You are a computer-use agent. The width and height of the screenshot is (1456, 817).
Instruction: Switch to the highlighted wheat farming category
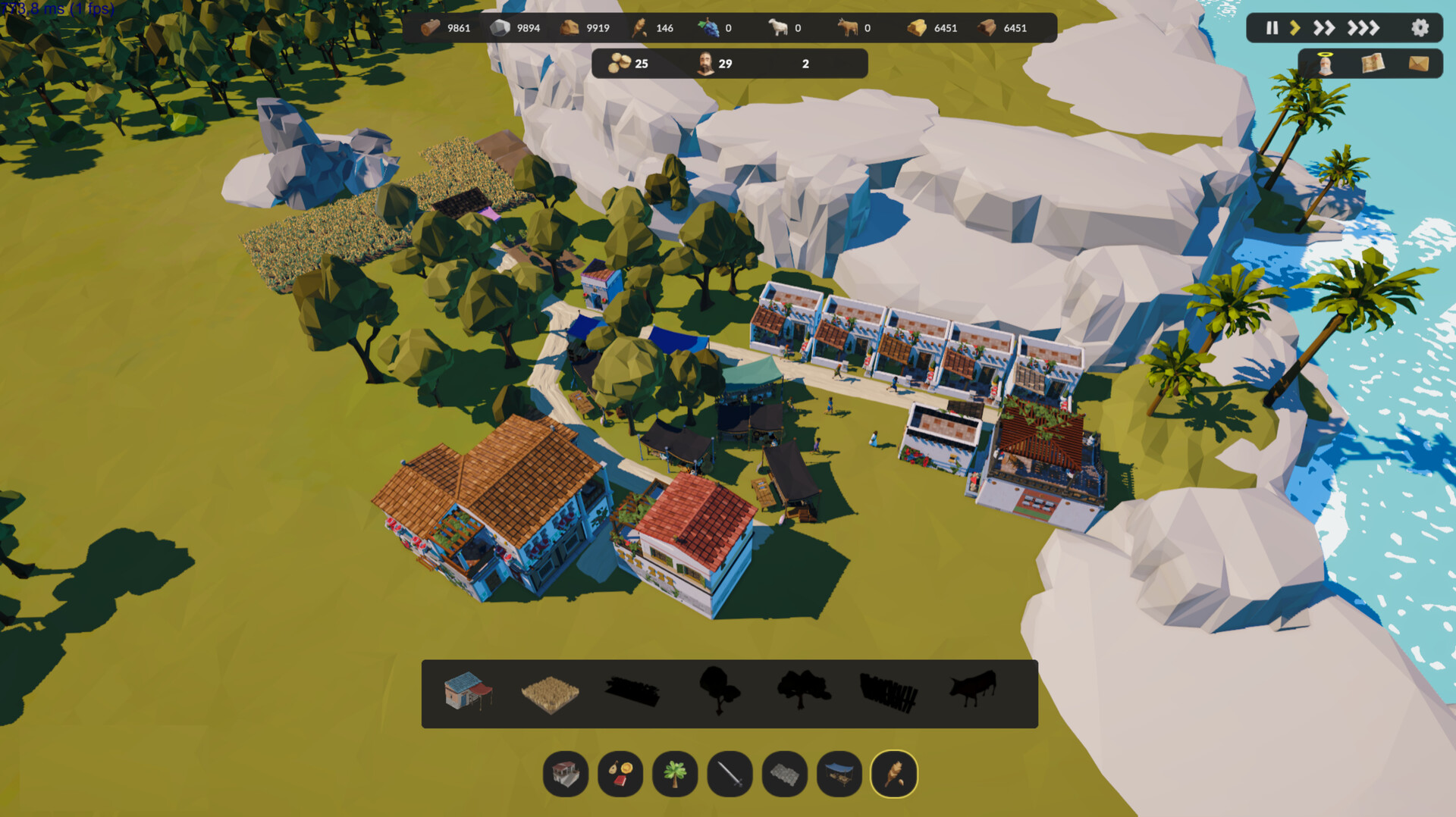[x=894, y=775]
